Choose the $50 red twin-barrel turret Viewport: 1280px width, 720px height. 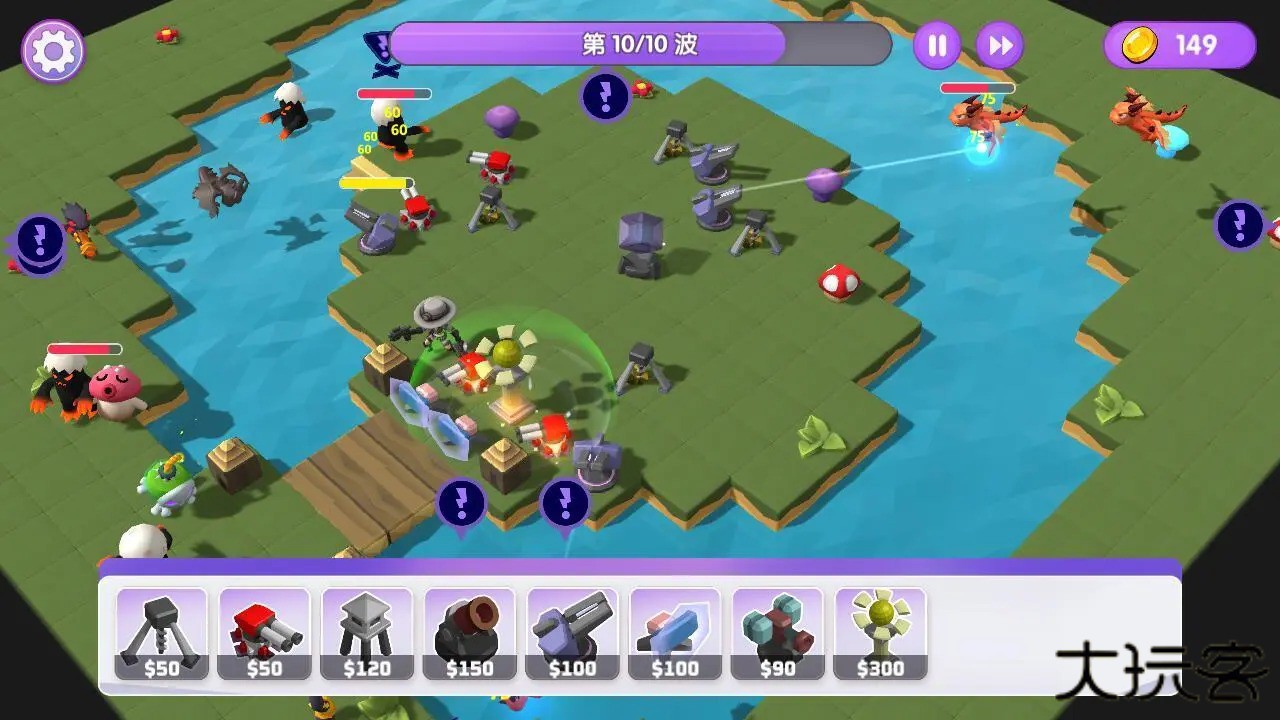click(x=264, y=634)
